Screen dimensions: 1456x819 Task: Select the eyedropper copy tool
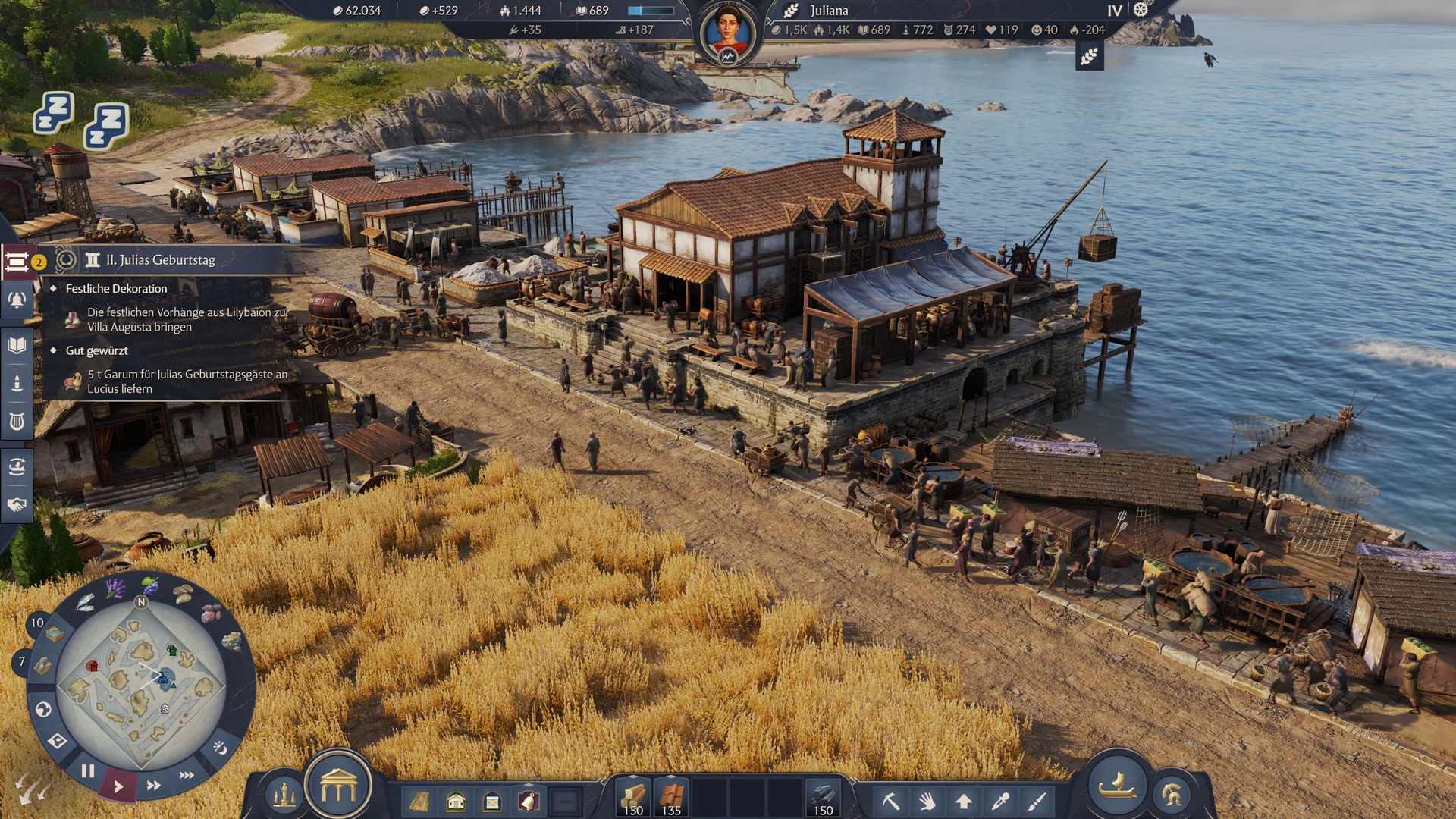(1000, 801)
